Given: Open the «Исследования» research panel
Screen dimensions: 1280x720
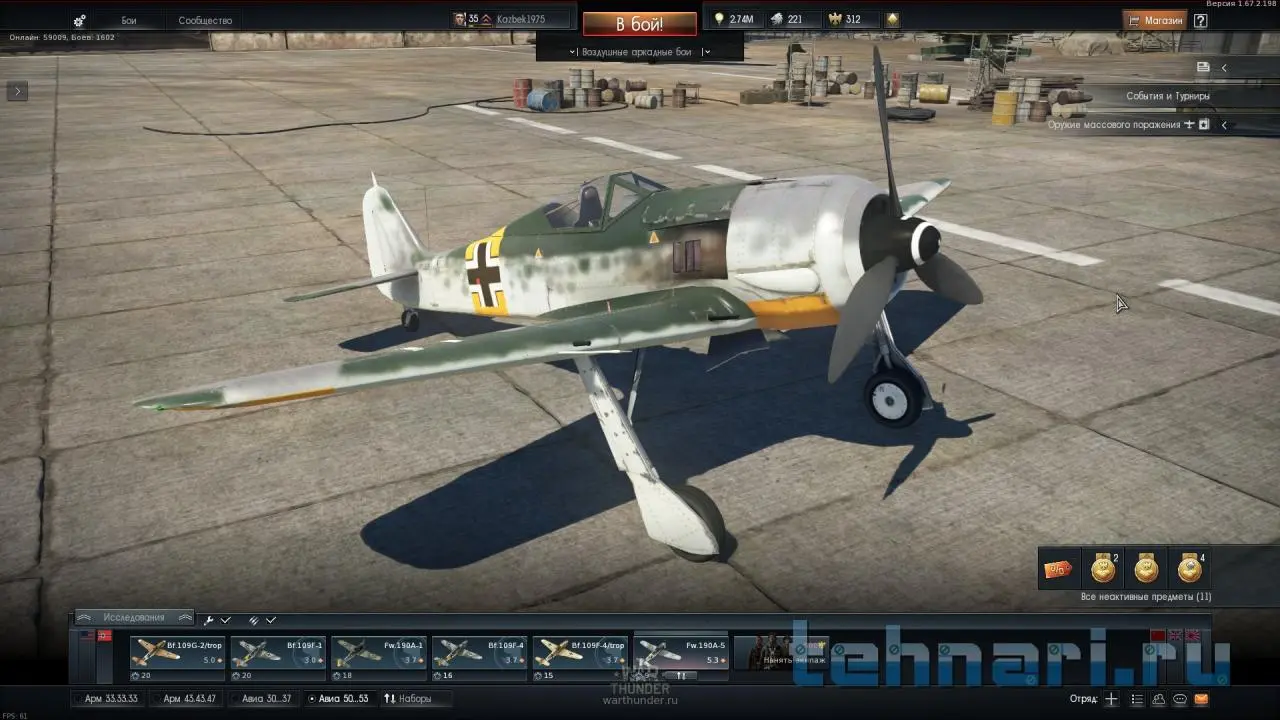Looking at the screenshot, I should click(134, 618).
